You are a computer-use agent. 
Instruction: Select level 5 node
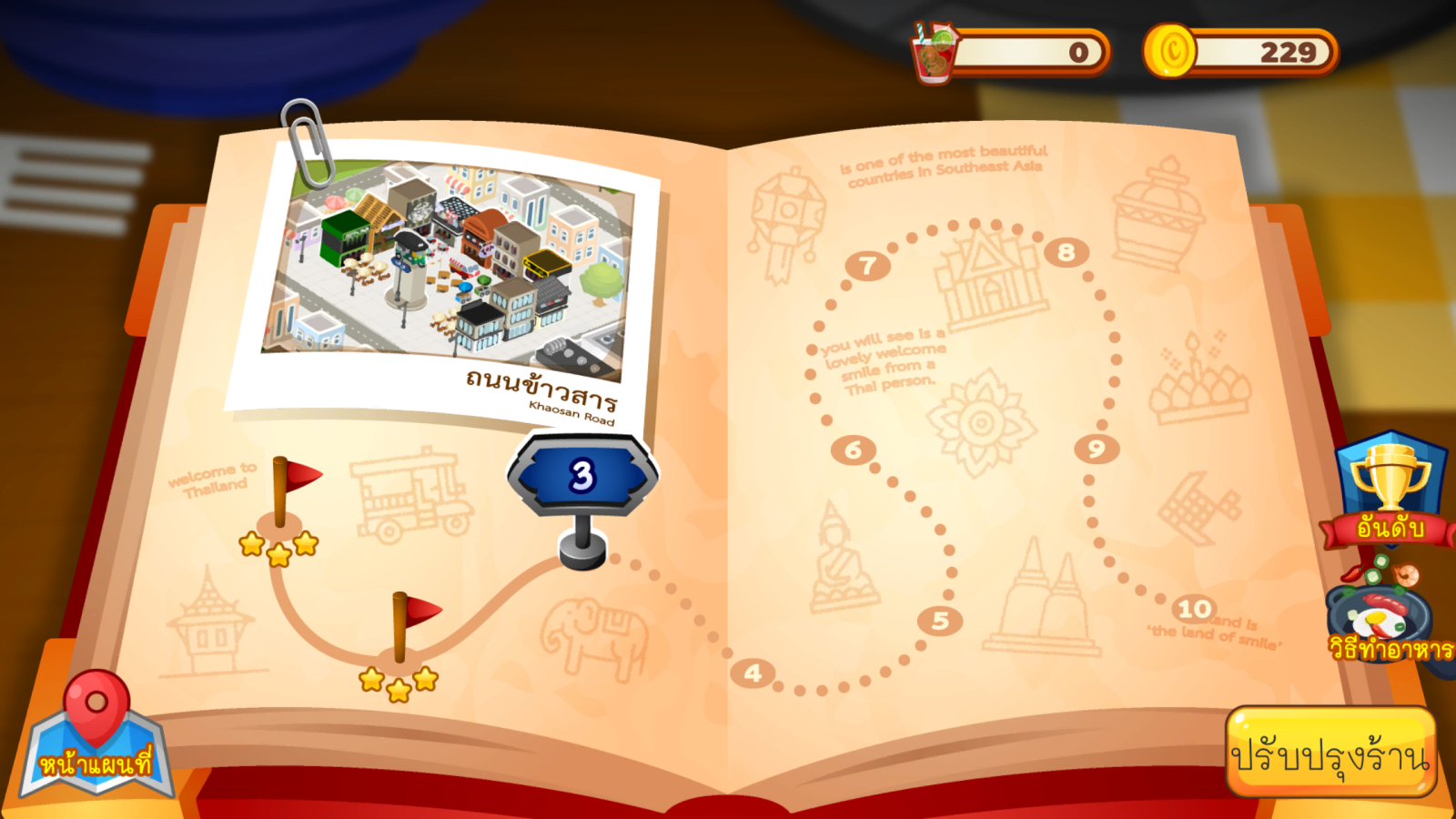point(940,621)
